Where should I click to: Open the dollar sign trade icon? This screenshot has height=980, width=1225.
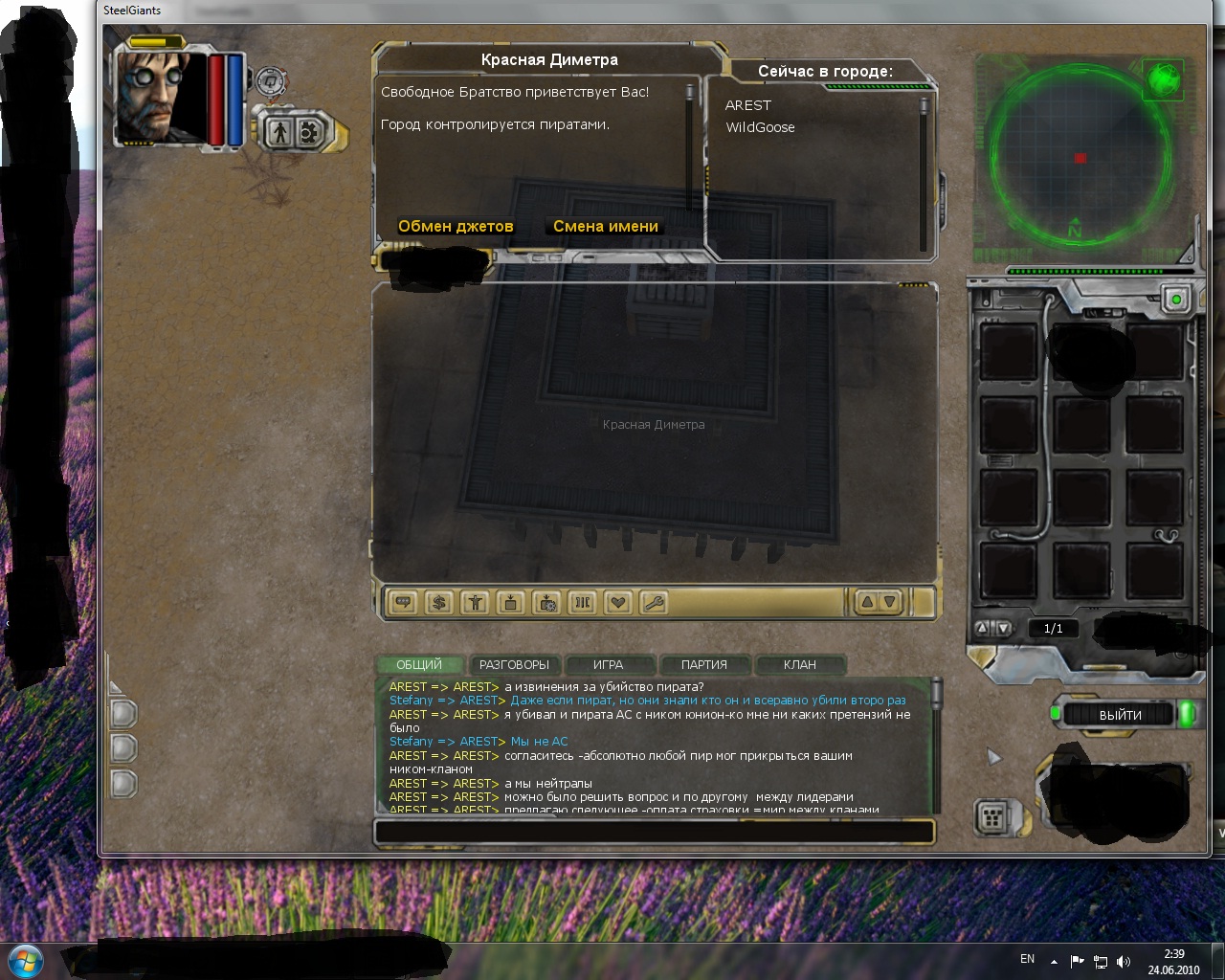click(x=439, y=602)
